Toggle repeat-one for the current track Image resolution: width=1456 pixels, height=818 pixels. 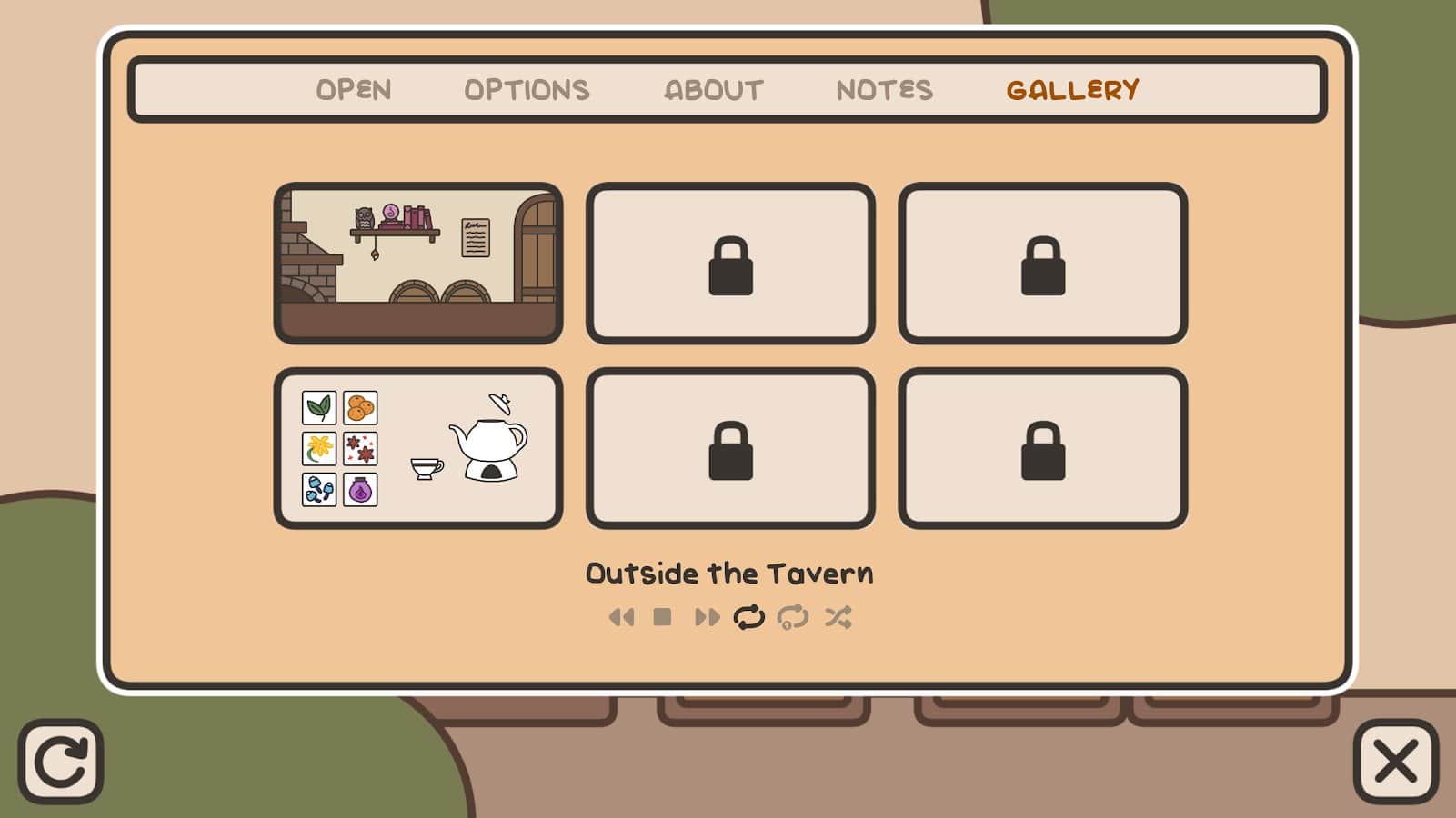(793, 618)
